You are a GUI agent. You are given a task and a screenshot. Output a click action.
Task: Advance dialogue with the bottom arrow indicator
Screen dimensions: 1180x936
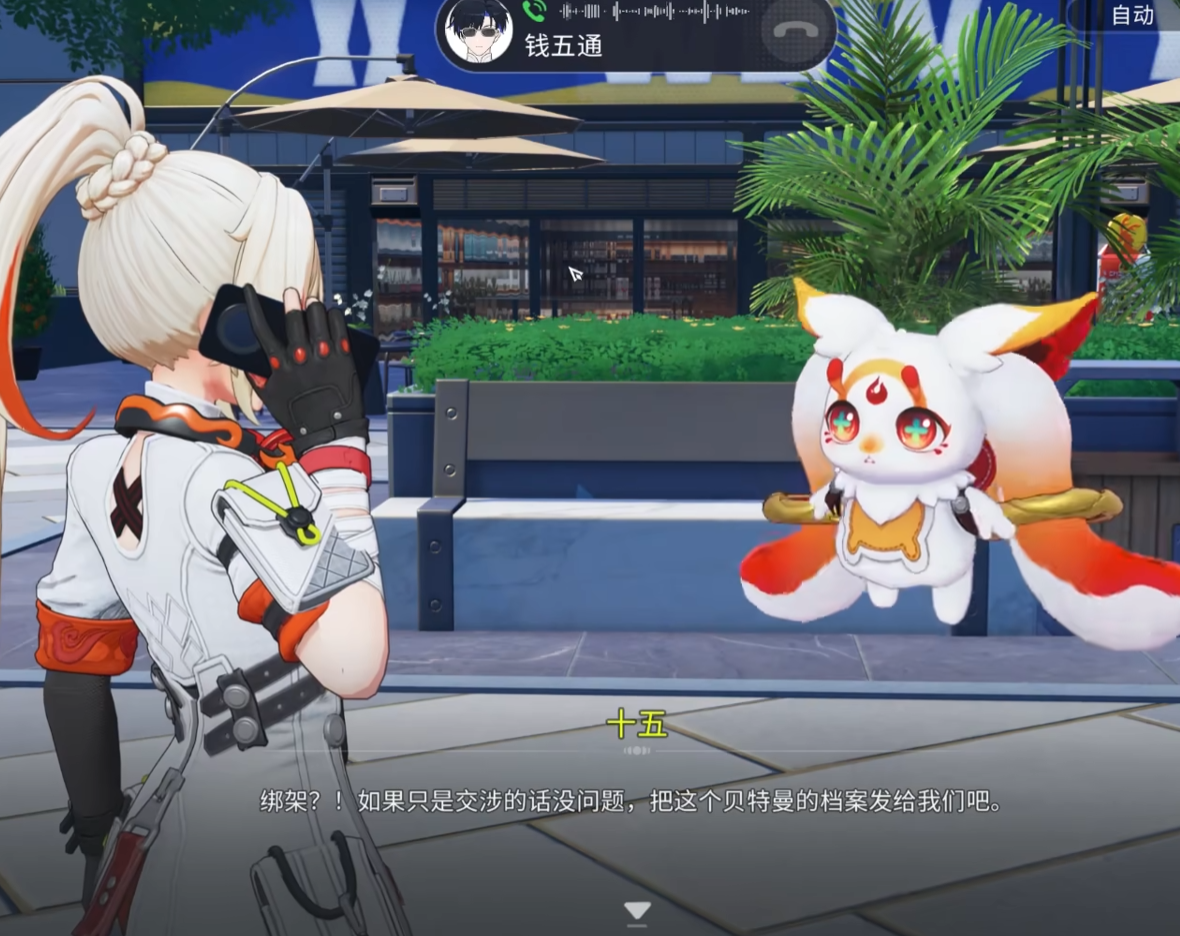[637, 910]
